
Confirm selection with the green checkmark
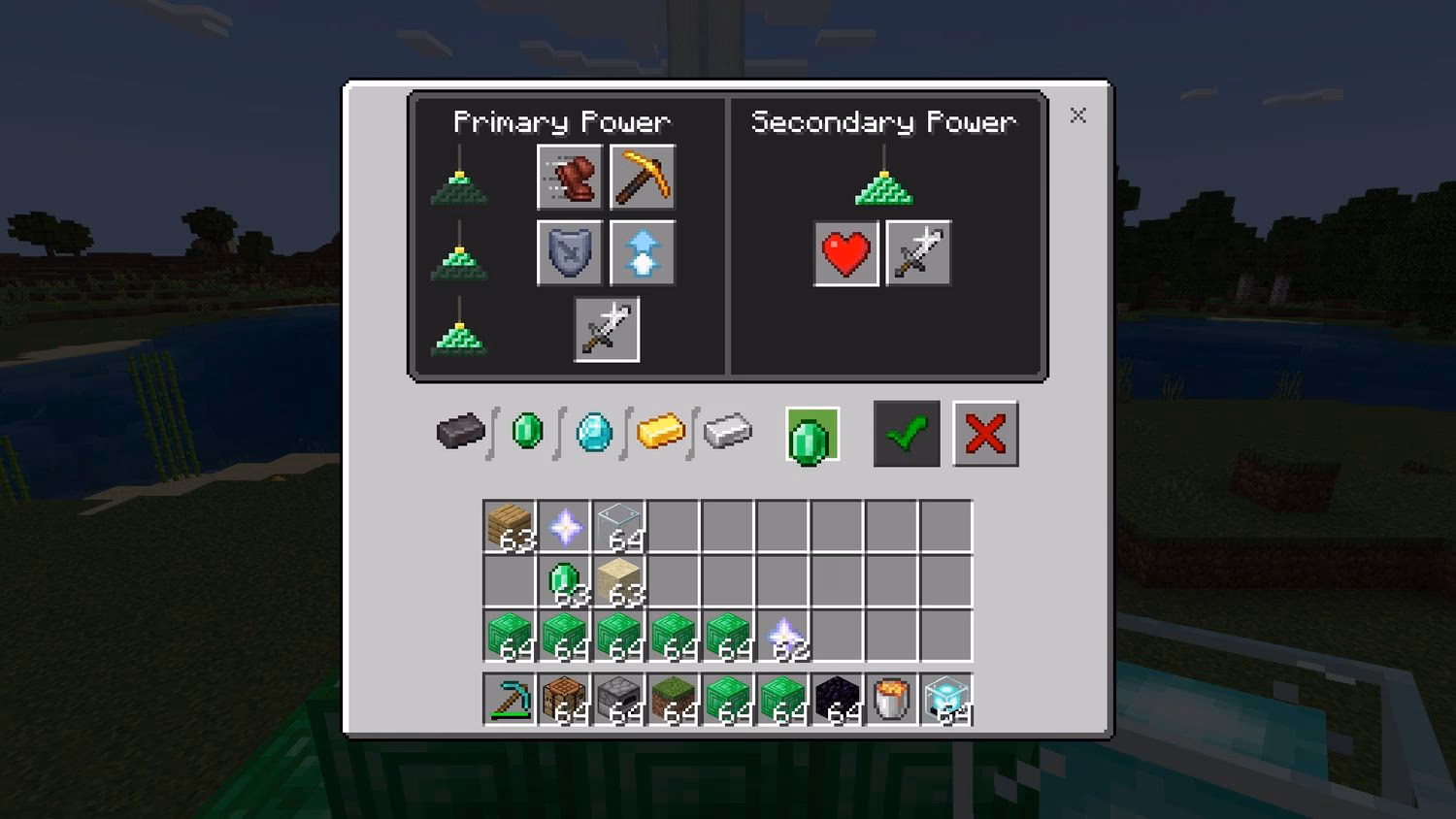(906, 434)
